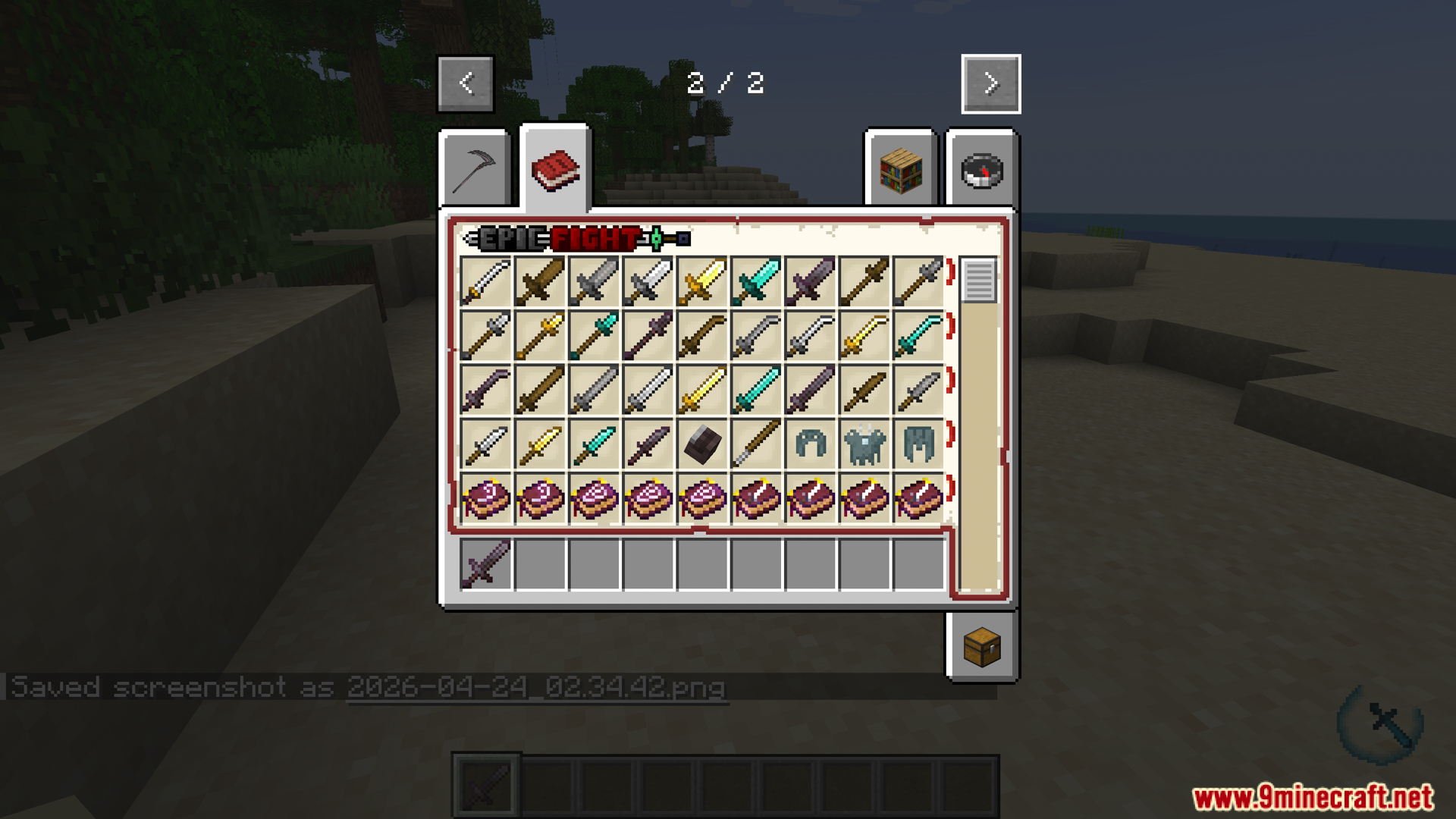Open survival inventory using the chest icon
Image resolution: width=1456 pixels, height=819 pixels.
pyautogui.click(x=984, y=645)
